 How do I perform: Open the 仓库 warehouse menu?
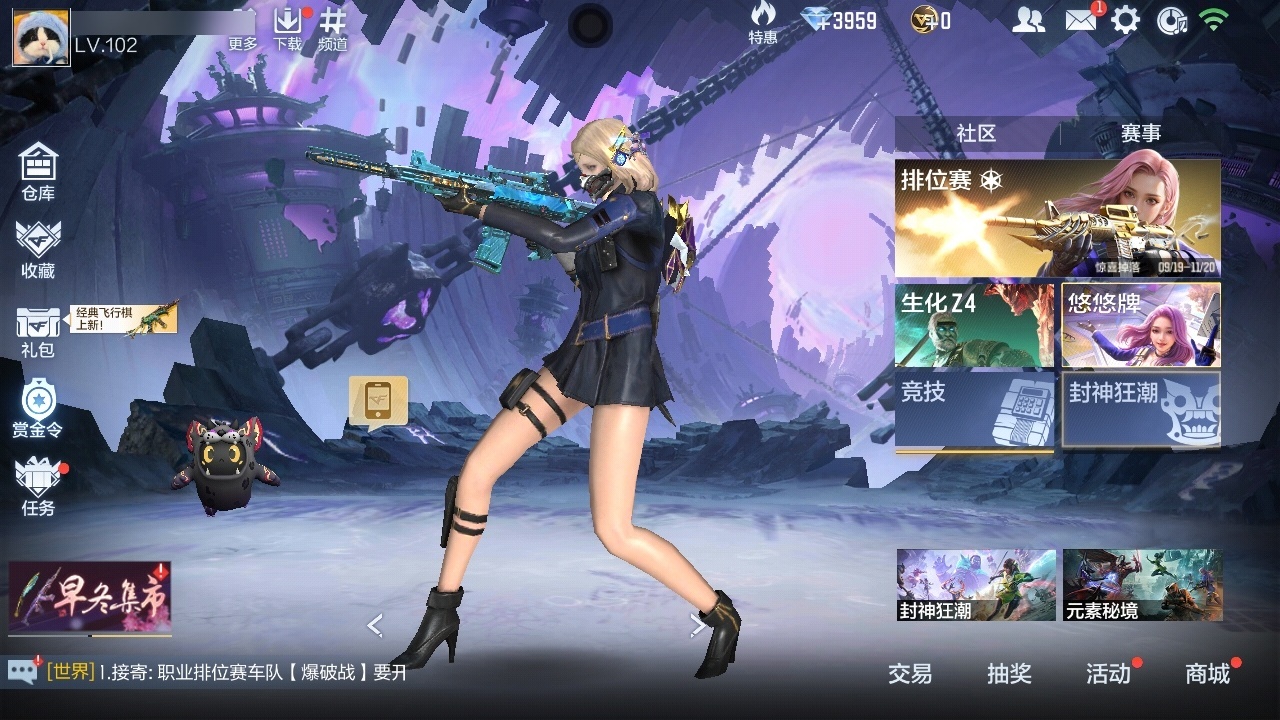pyautogui.click(x=38, y=171)
